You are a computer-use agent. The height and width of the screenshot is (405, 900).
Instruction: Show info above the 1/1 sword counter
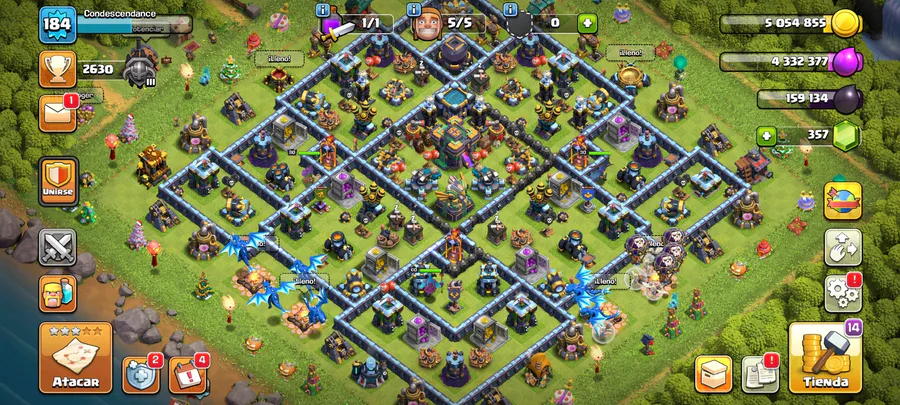pyautogui.click(x=322, y=8)
